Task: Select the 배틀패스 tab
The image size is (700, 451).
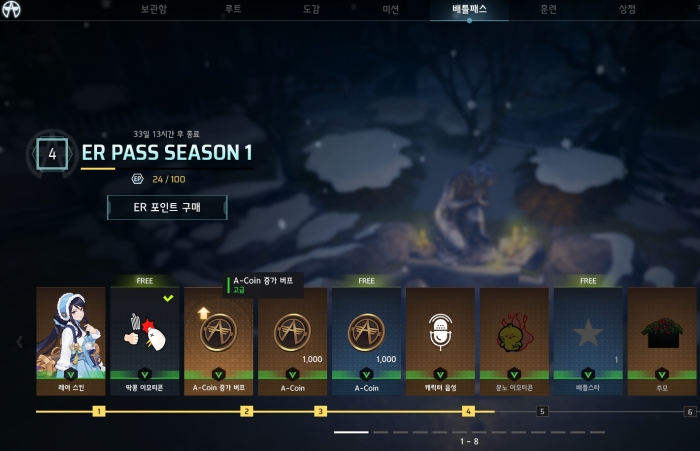Action: point(469,9)
